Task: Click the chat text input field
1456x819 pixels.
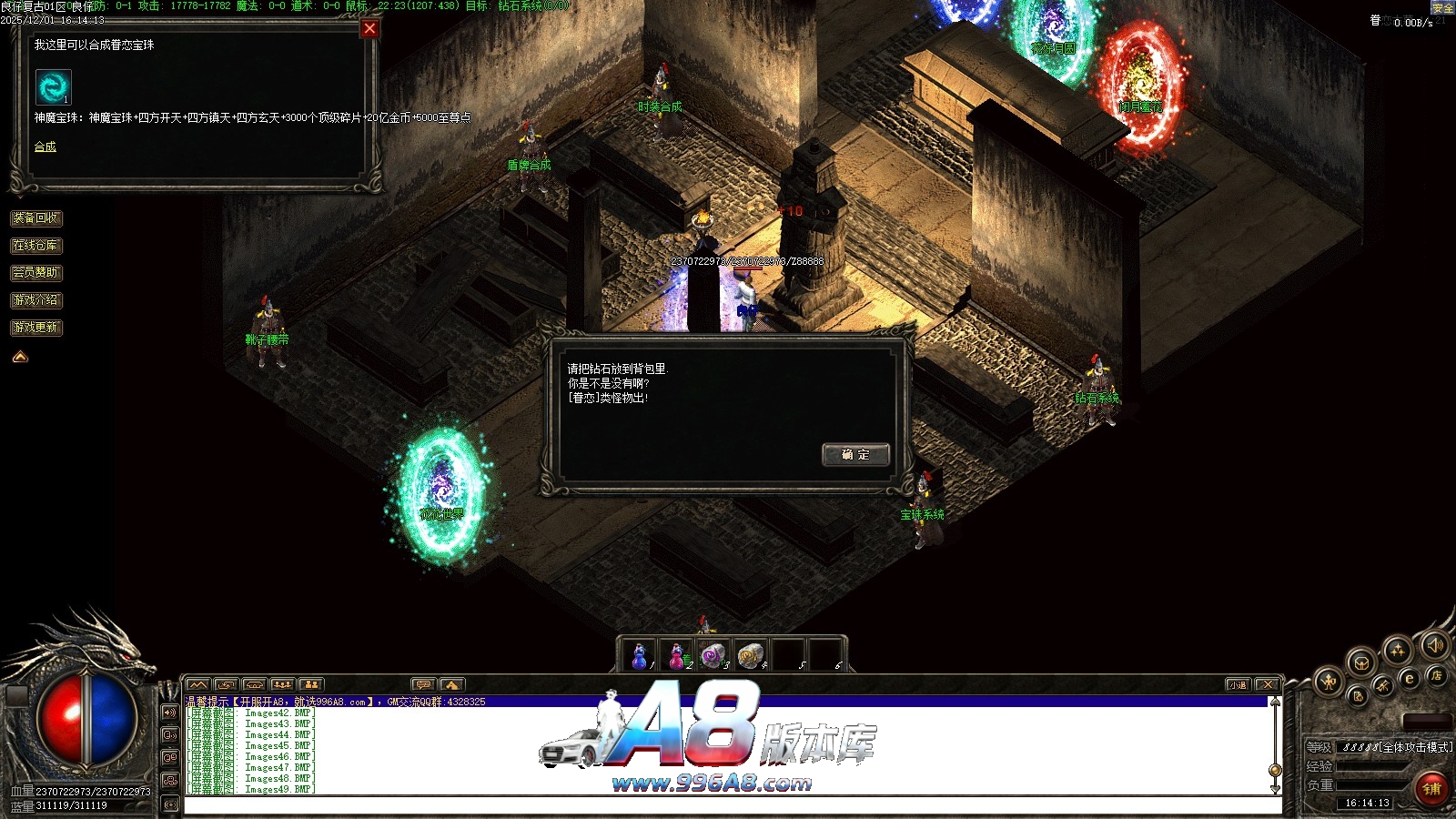Action: 728,805
